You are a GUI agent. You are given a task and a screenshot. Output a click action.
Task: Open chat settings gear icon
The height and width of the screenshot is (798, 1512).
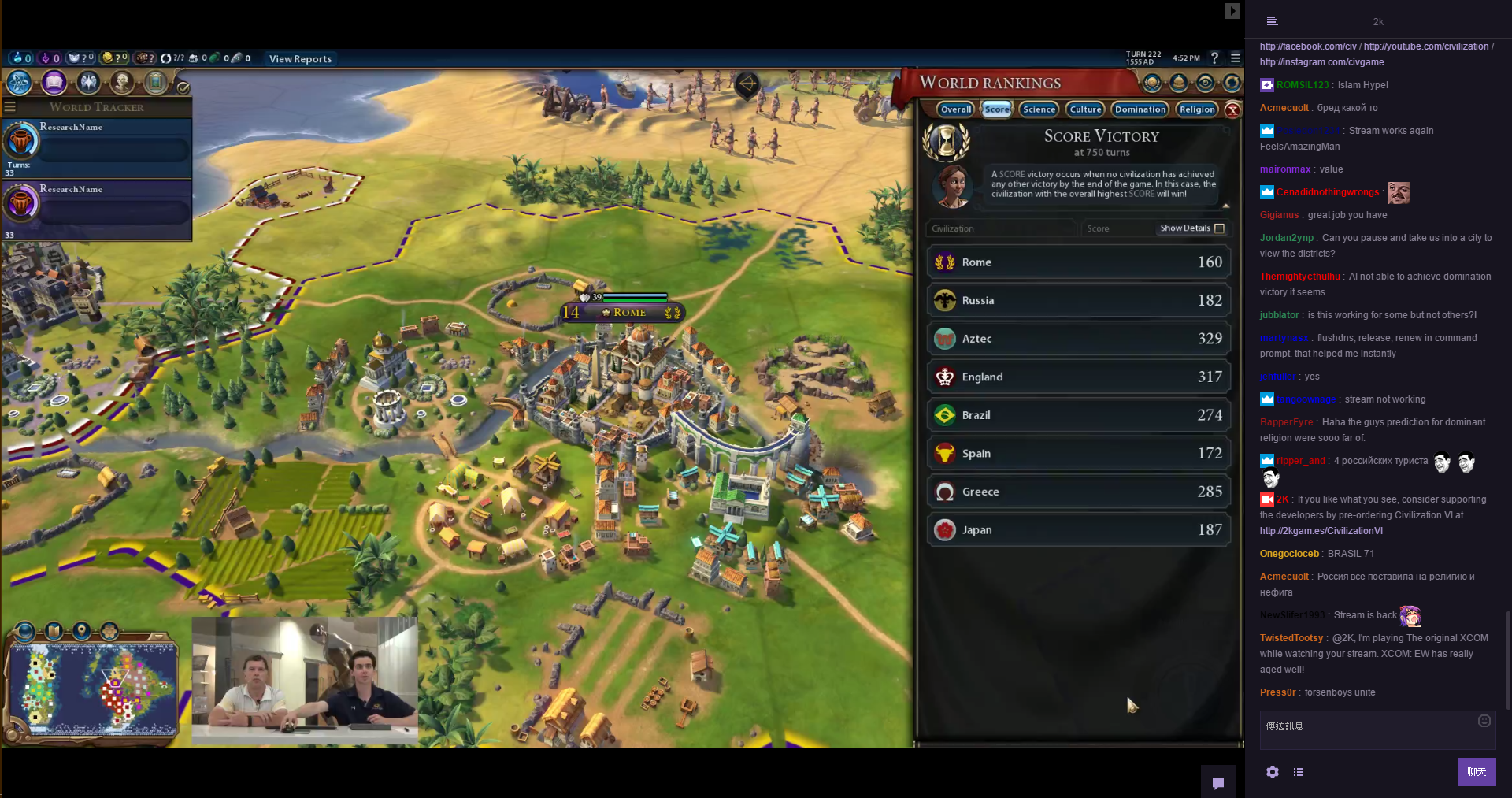[x=1273, y=772]
